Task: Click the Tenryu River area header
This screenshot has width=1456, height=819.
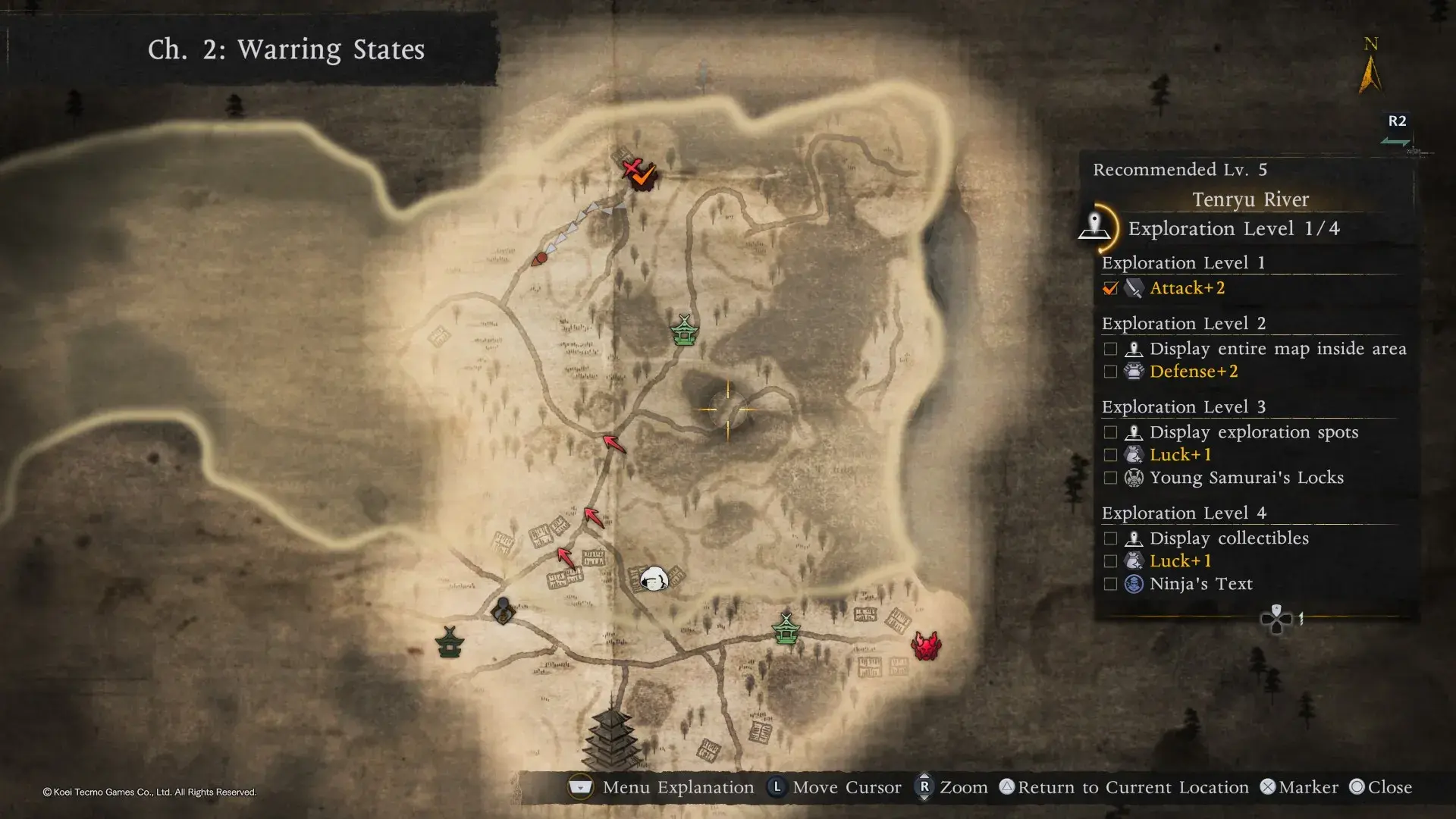Action: pos(1250,199)
